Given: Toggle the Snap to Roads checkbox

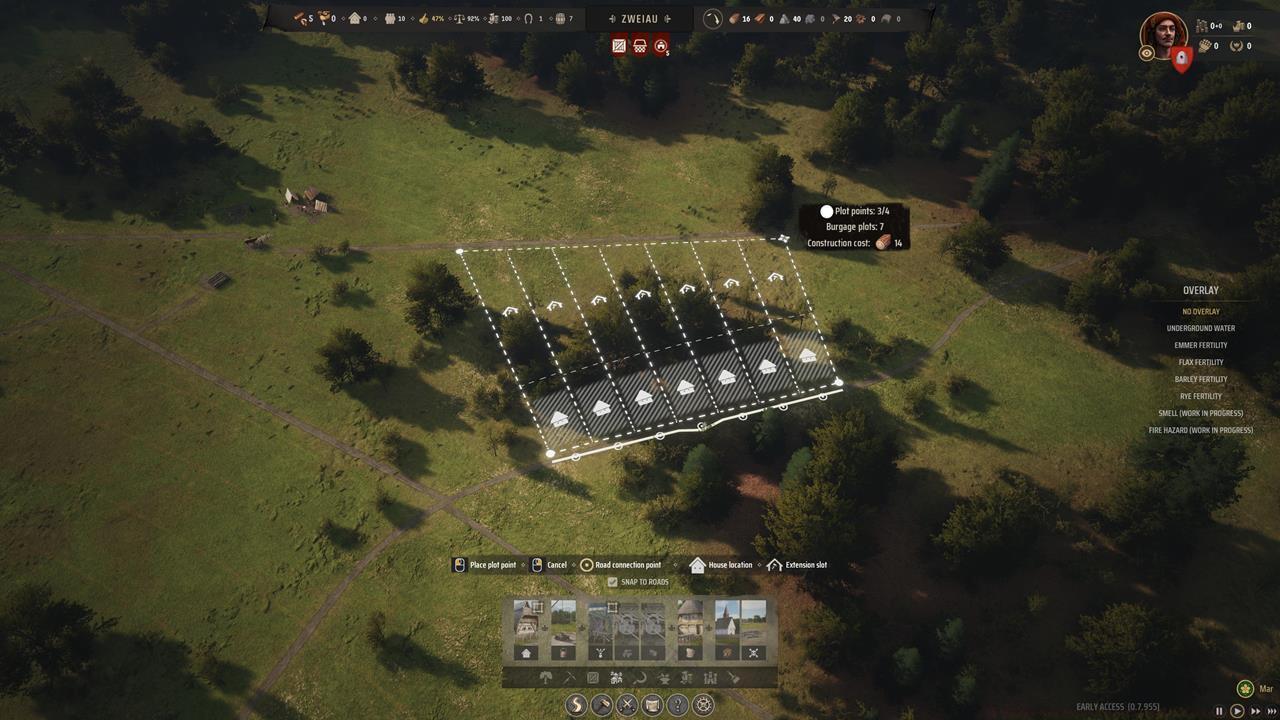Looking at the screenshot, I should coord(613,582).
